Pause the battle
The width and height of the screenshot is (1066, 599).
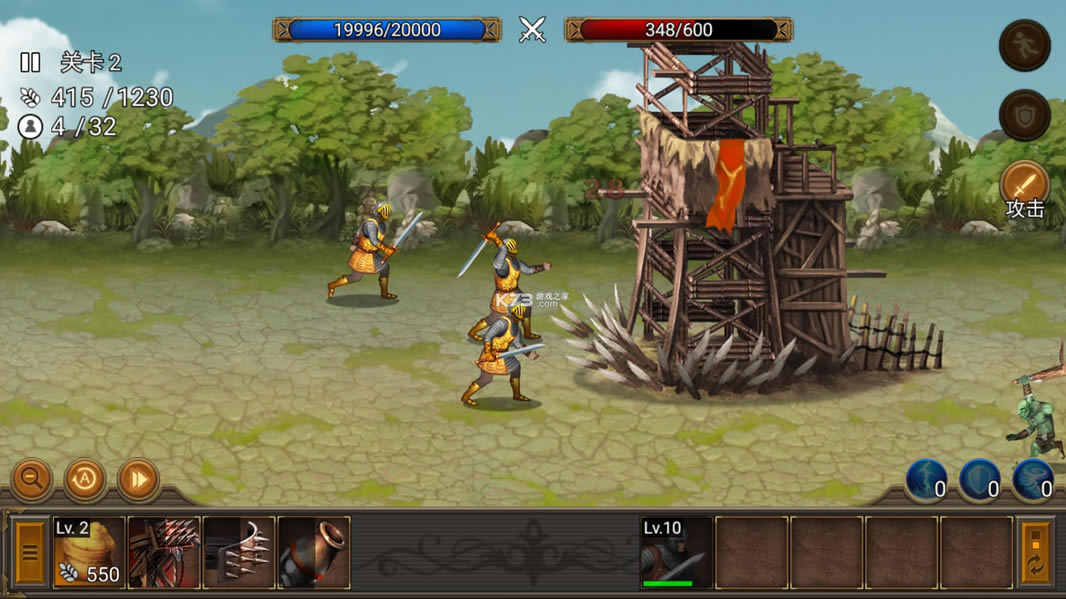[x=30, y=62]
